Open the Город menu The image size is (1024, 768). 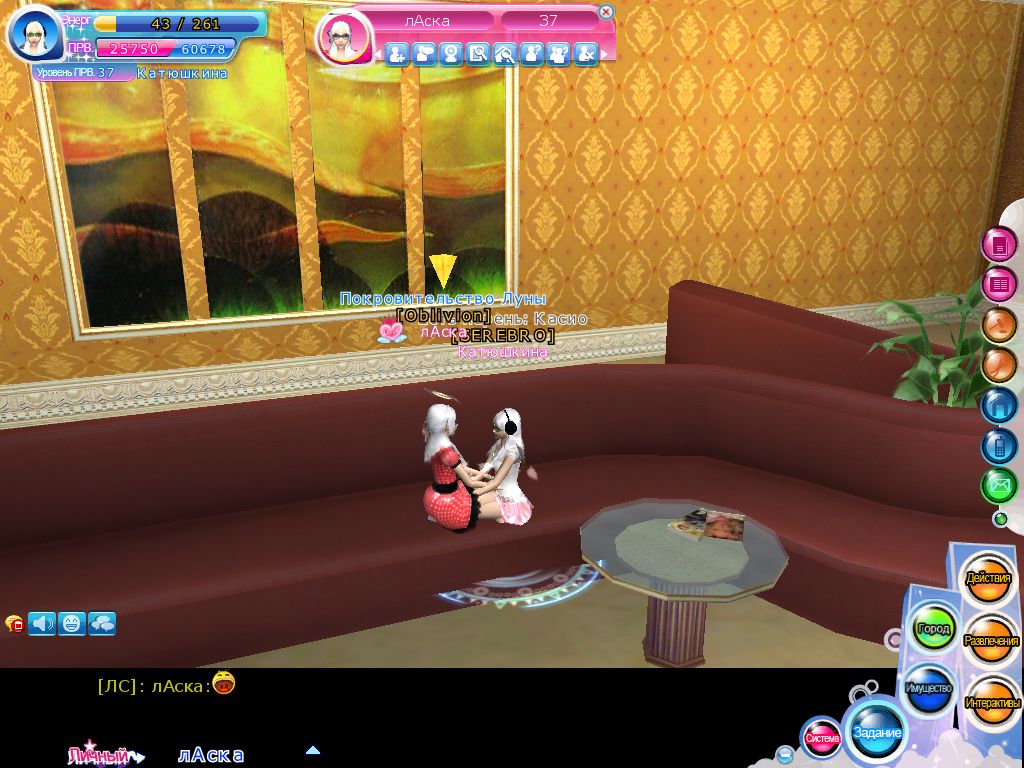933,630
